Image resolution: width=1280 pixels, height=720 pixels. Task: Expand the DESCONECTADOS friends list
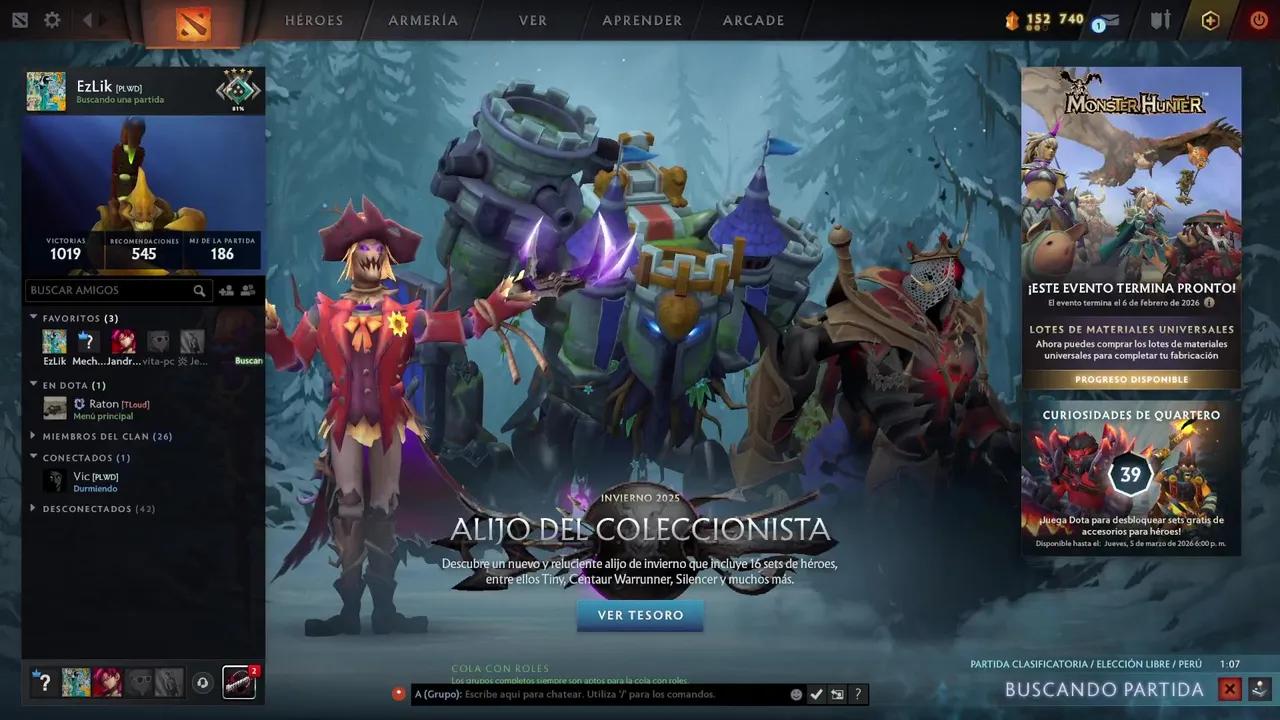(x=33, y=508)
